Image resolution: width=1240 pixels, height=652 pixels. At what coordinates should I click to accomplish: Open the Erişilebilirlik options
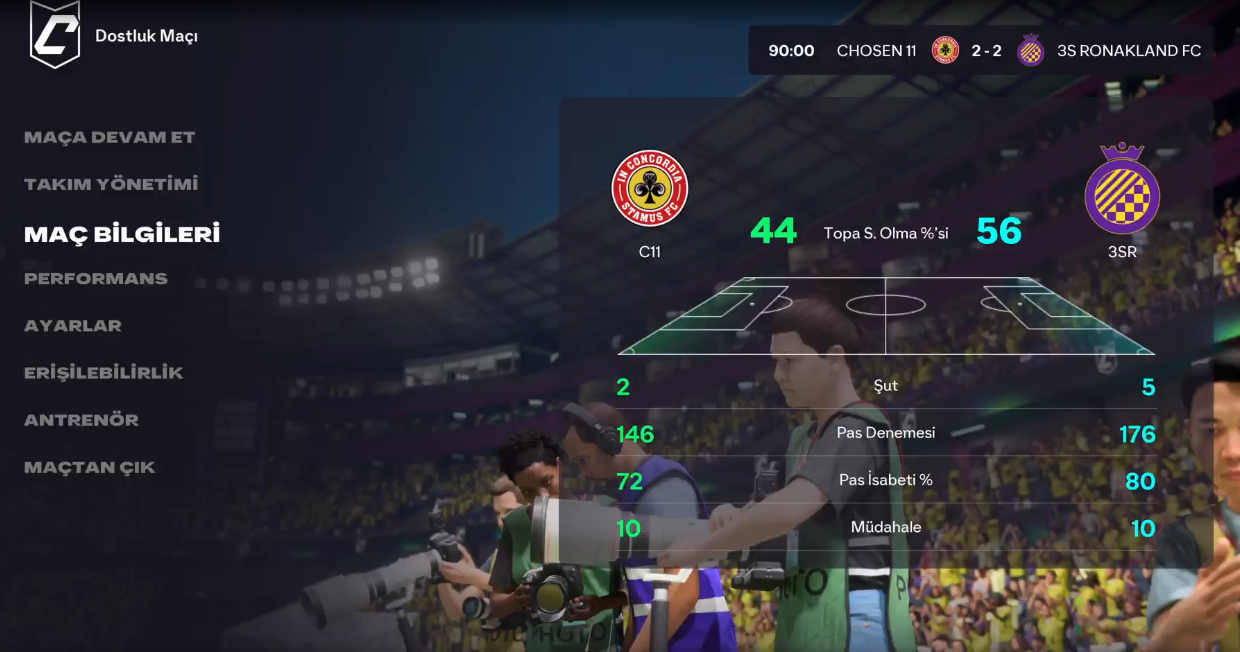[x=104, y=373]
